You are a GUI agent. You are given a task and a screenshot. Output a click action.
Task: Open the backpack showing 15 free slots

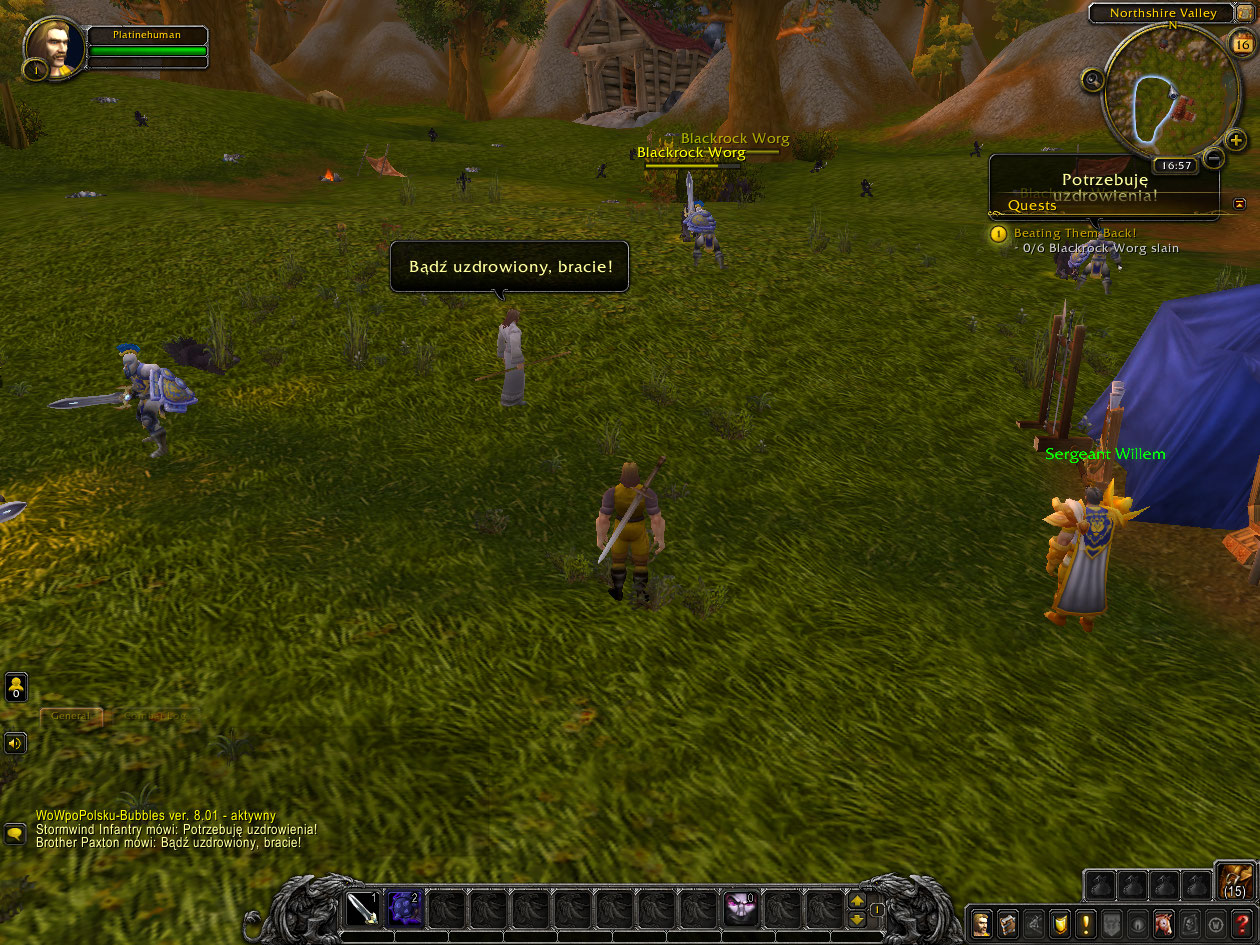tap(1235, 880)
